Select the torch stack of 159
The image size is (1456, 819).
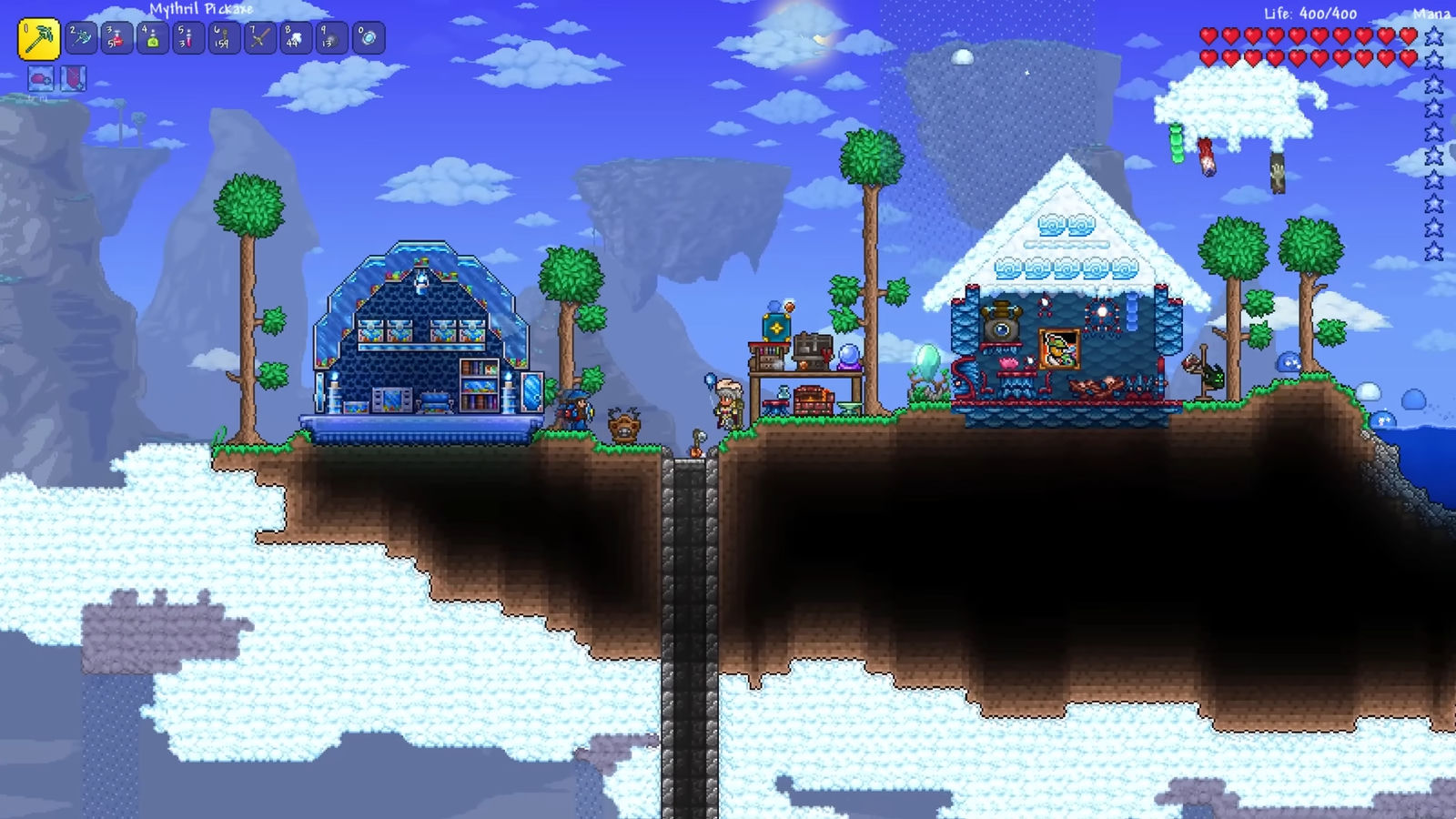coord(224,38)
